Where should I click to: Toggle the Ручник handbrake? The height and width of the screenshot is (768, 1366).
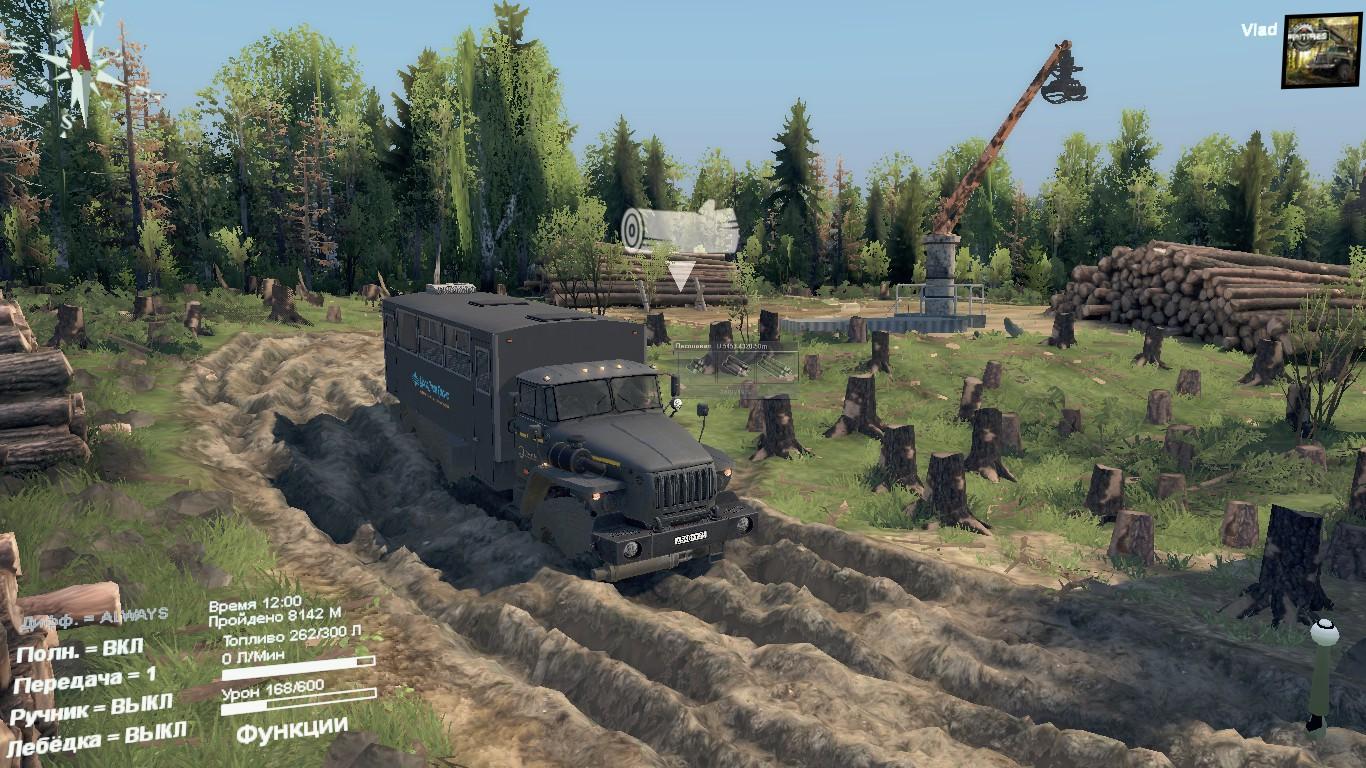[x=91, y=709]
